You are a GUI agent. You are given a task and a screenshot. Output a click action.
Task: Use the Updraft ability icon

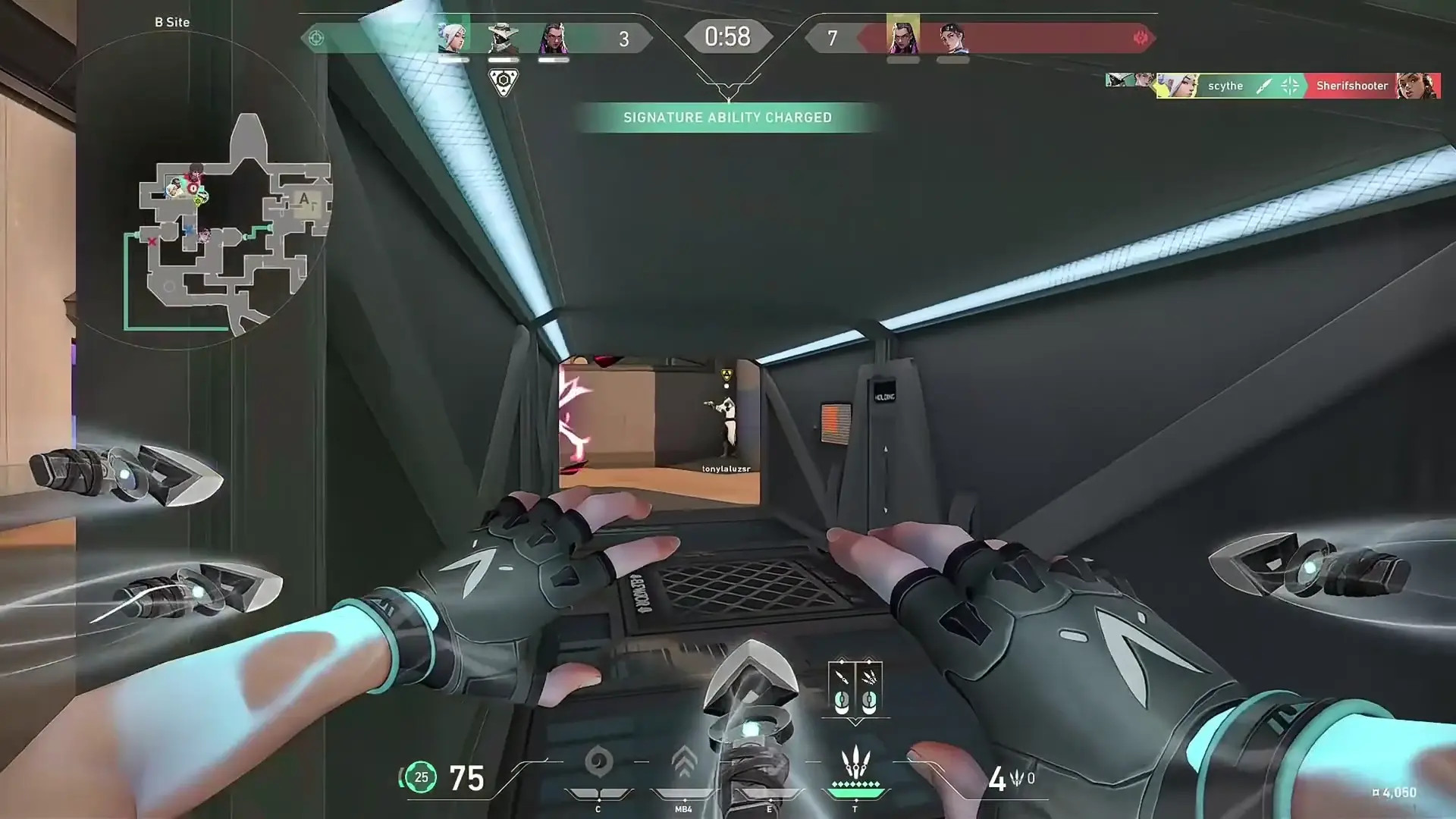click(684, 762)
